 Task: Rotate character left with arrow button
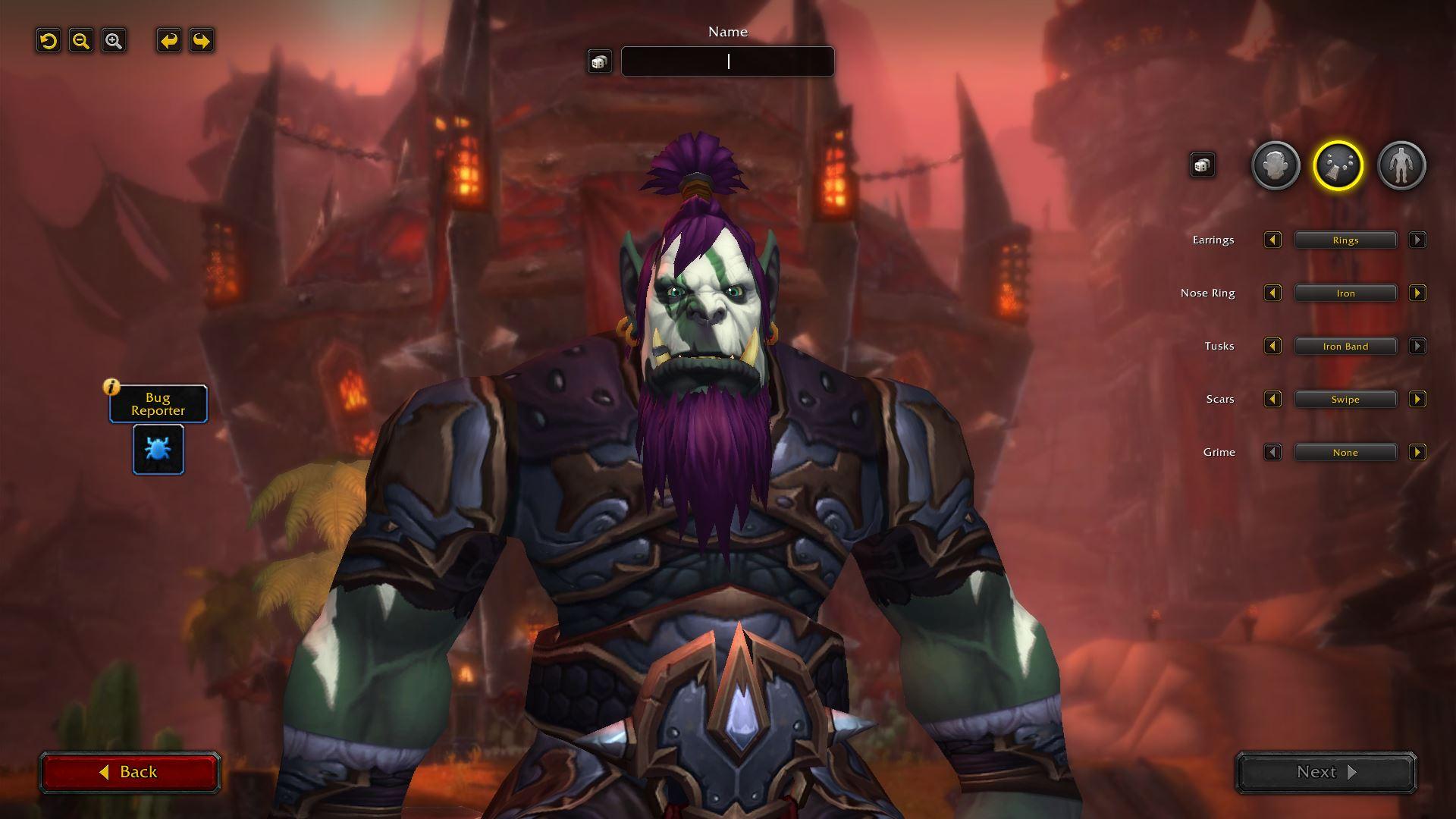tap(169, 41)
